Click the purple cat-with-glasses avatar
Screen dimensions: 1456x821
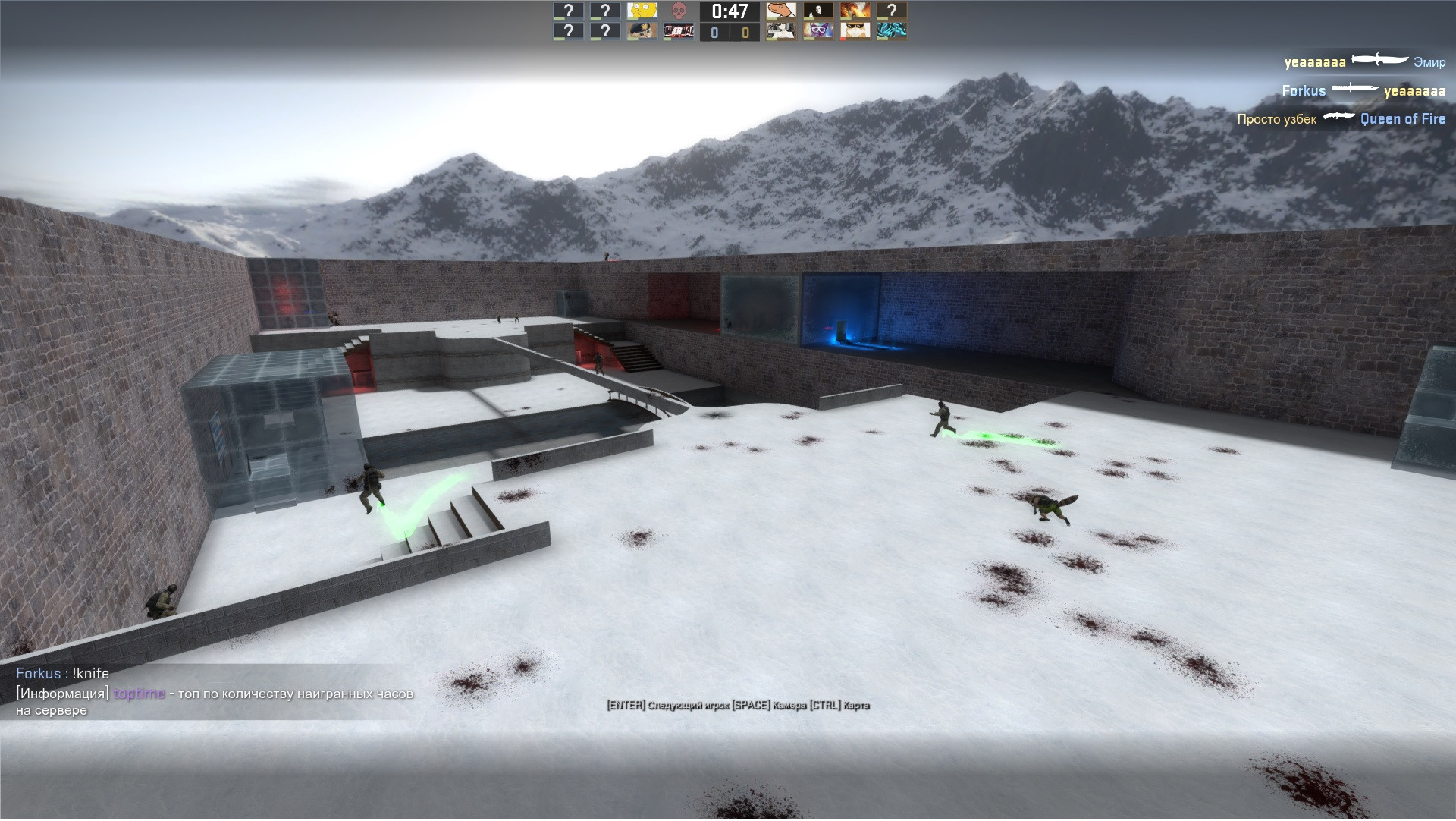tap(818, 31)
